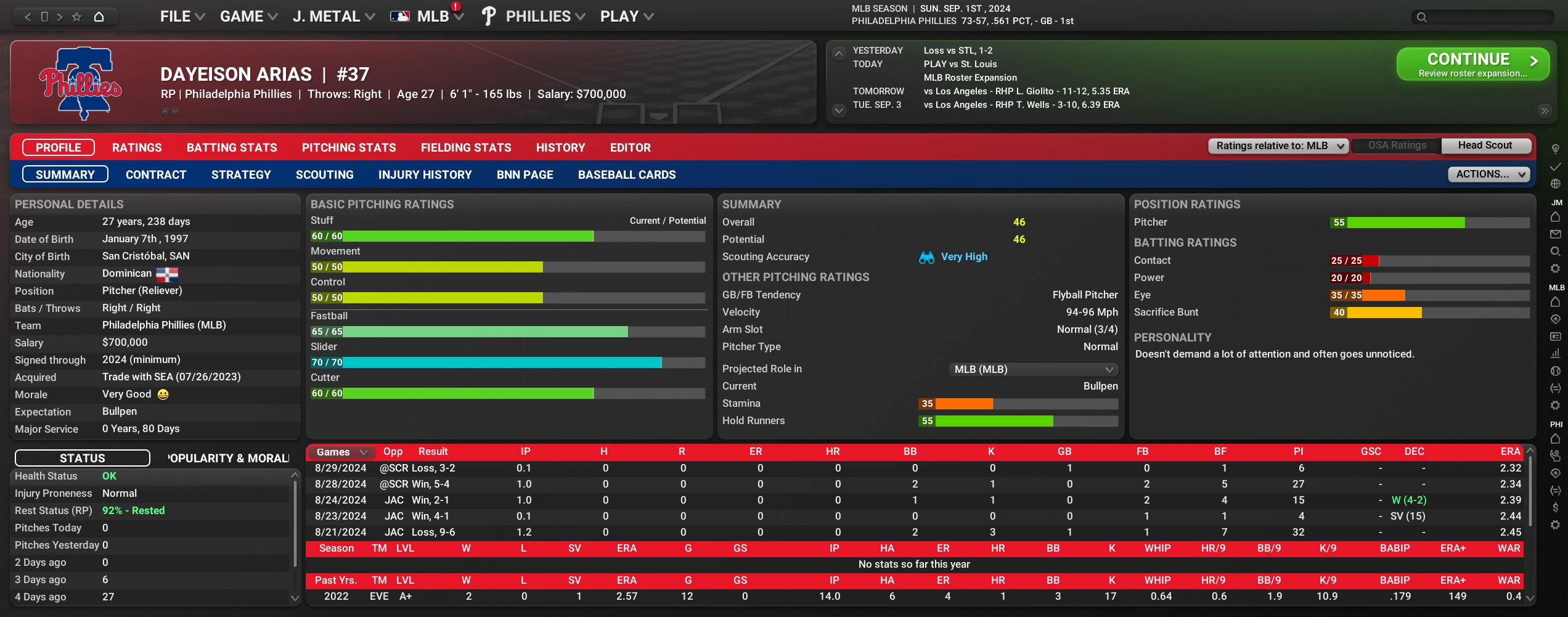Open the Projected Role league dropdown
The image size is (1568, 617).
pyautogui.click(x=1033, y=370)
